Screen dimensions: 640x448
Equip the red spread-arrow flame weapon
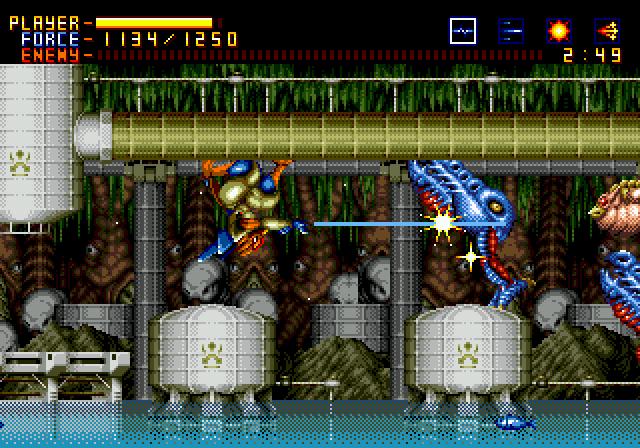(x=607, y=31)
